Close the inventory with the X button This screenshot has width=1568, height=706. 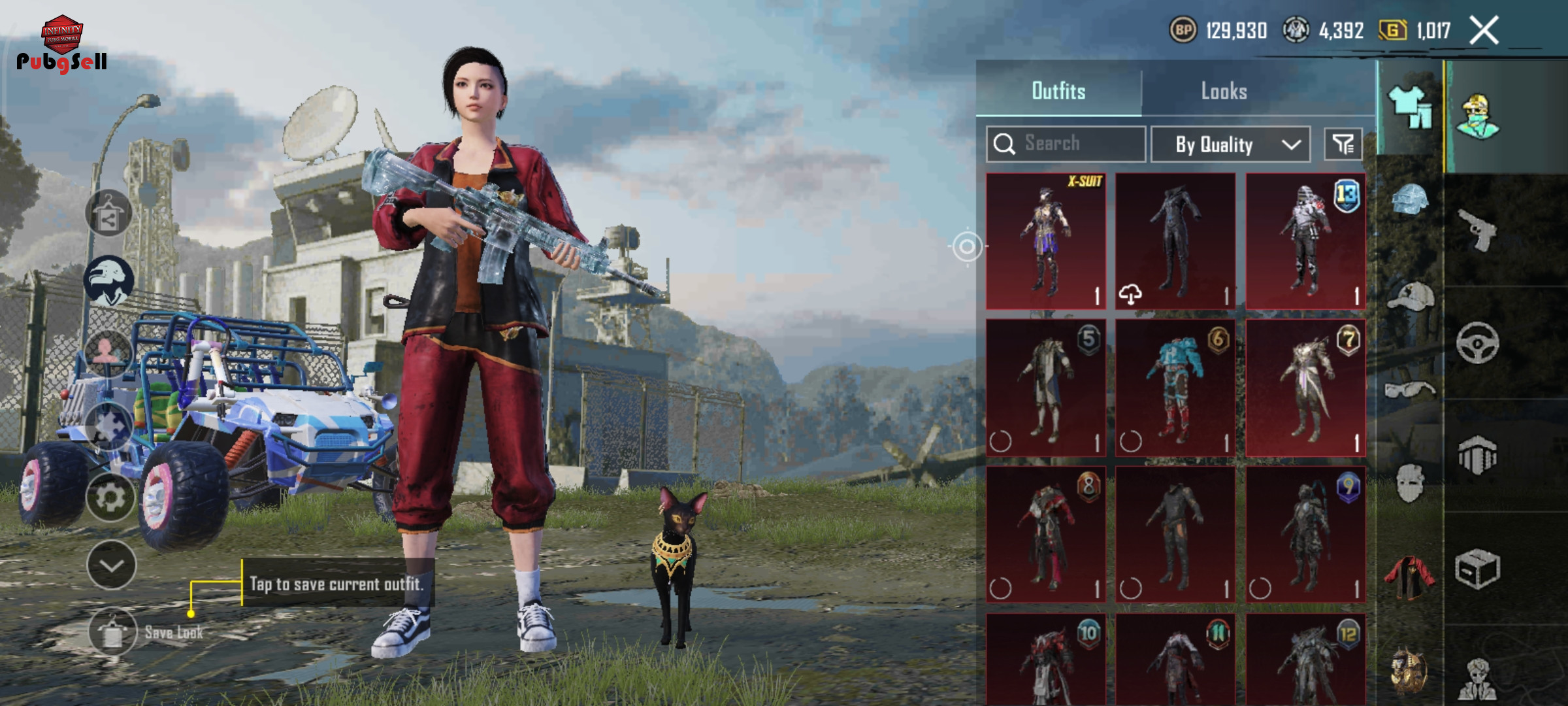point(1484,31)
